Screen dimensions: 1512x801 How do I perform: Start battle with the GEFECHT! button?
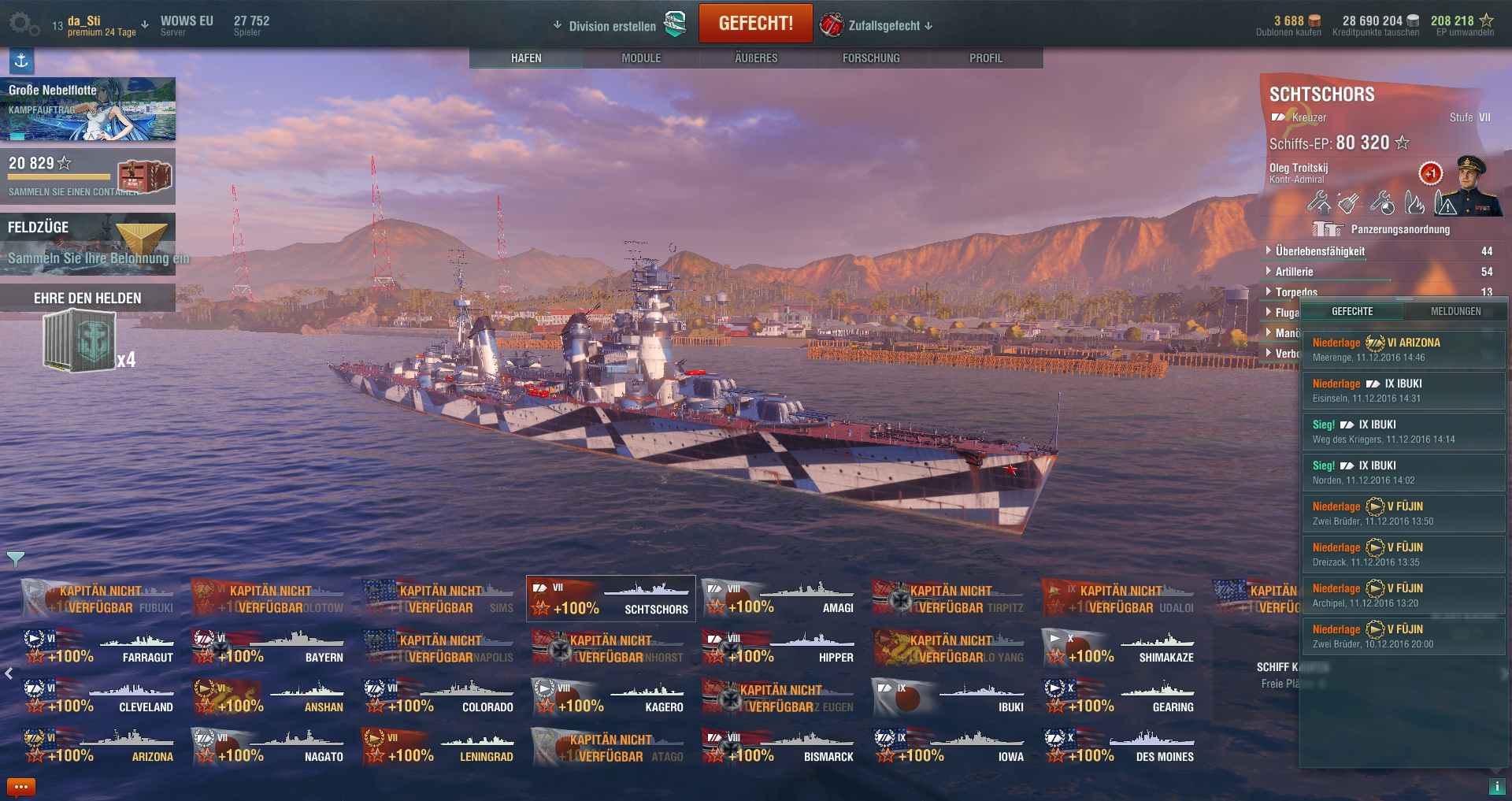click(x=755, y=24)
